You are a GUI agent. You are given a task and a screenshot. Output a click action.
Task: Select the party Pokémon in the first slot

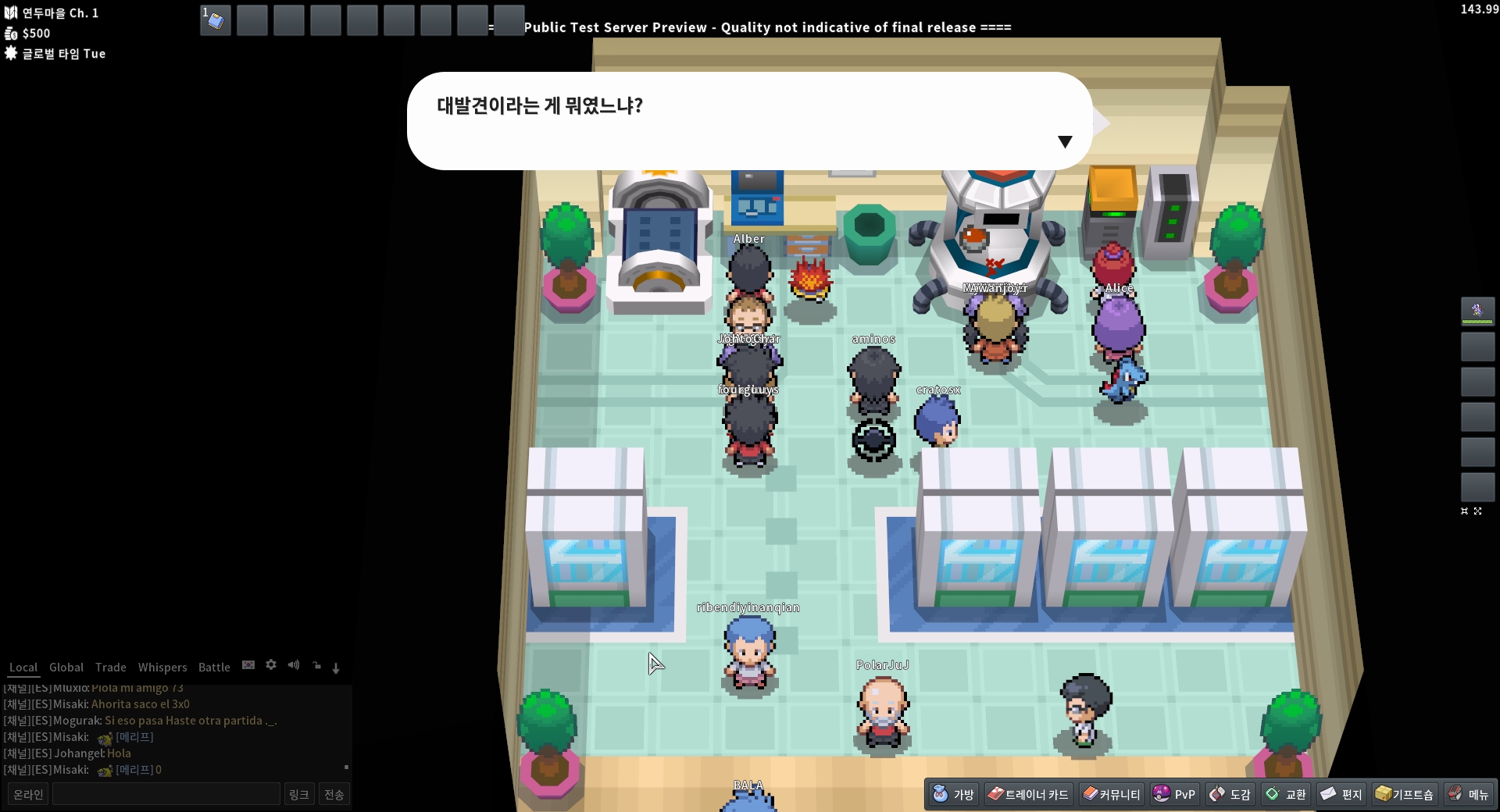click(1477, 311)
